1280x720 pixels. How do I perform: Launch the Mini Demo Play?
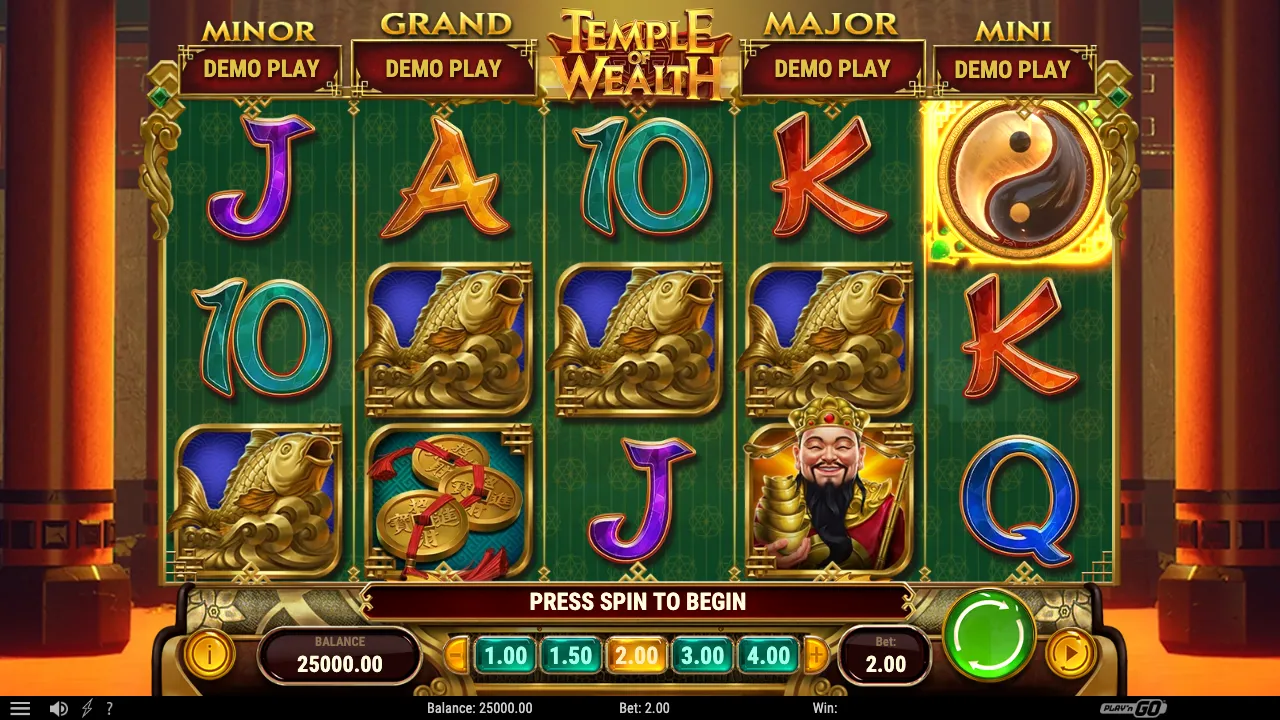coord(1014,70)
